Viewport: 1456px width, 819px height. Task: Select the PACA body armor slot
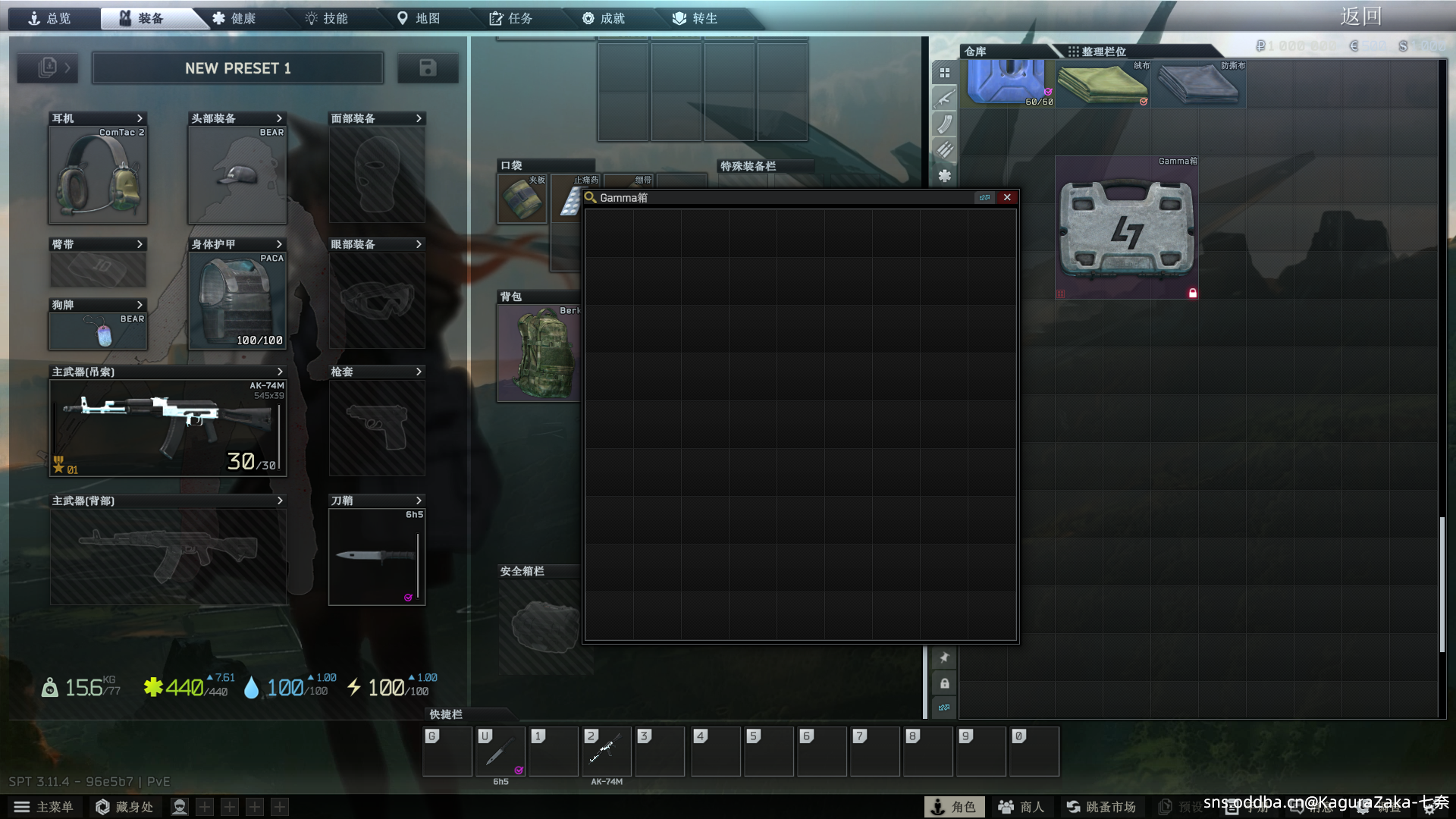(237, 300)
